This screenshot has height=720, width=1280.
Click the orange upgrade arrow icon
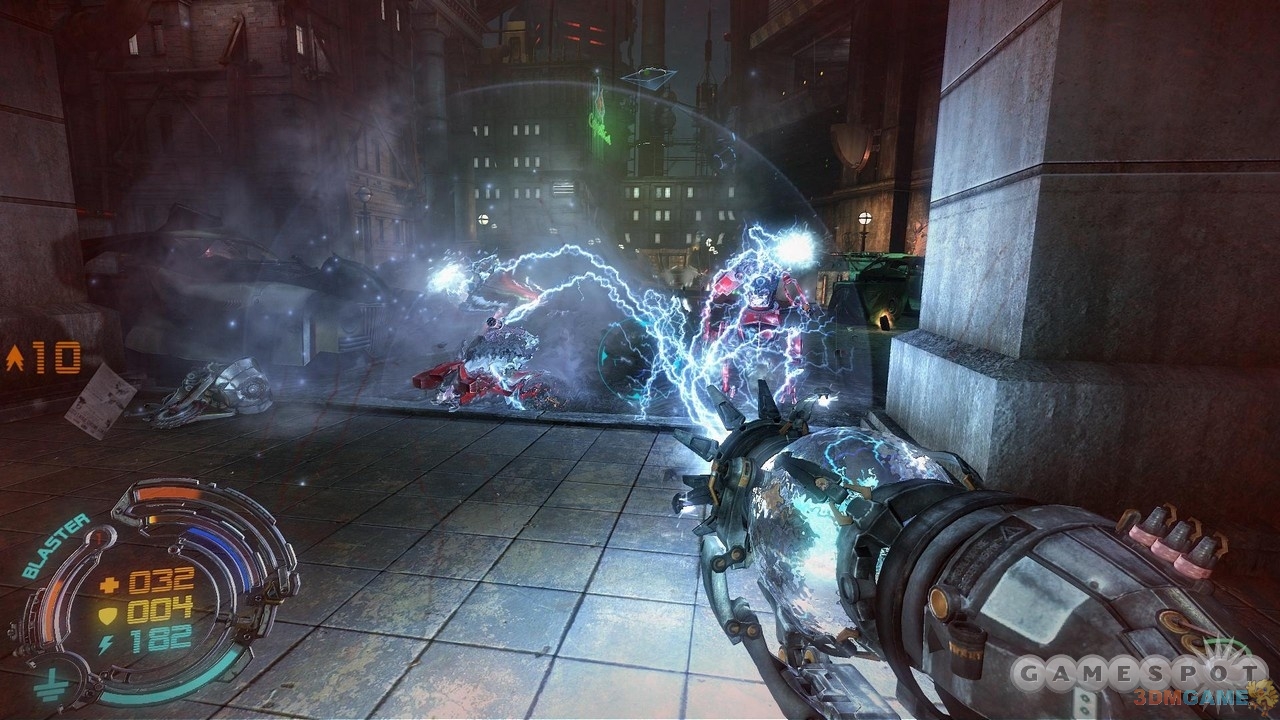(x=15, y=358)
